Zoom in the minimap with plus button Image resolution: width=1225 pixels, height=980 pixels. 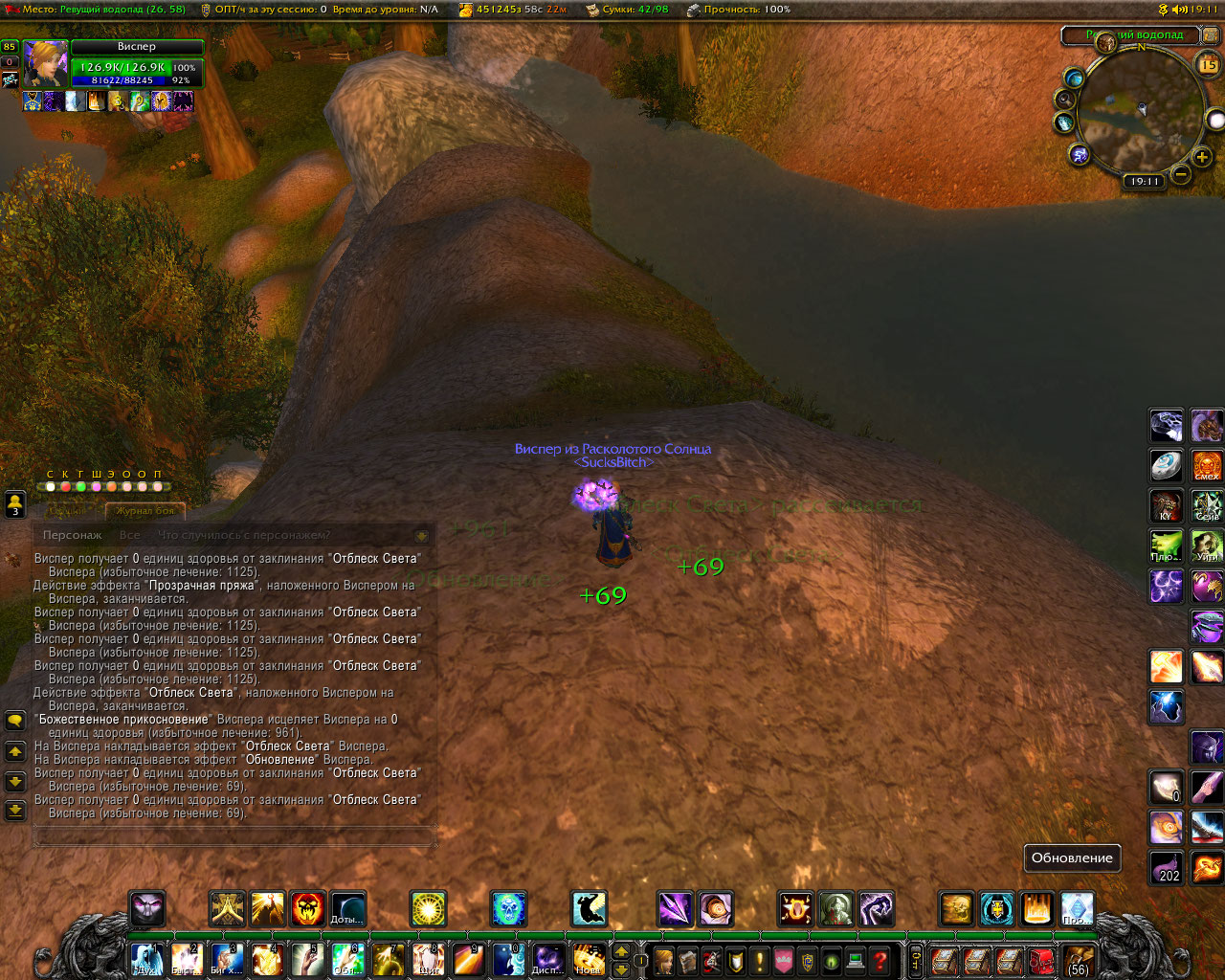coord(1202,157)
